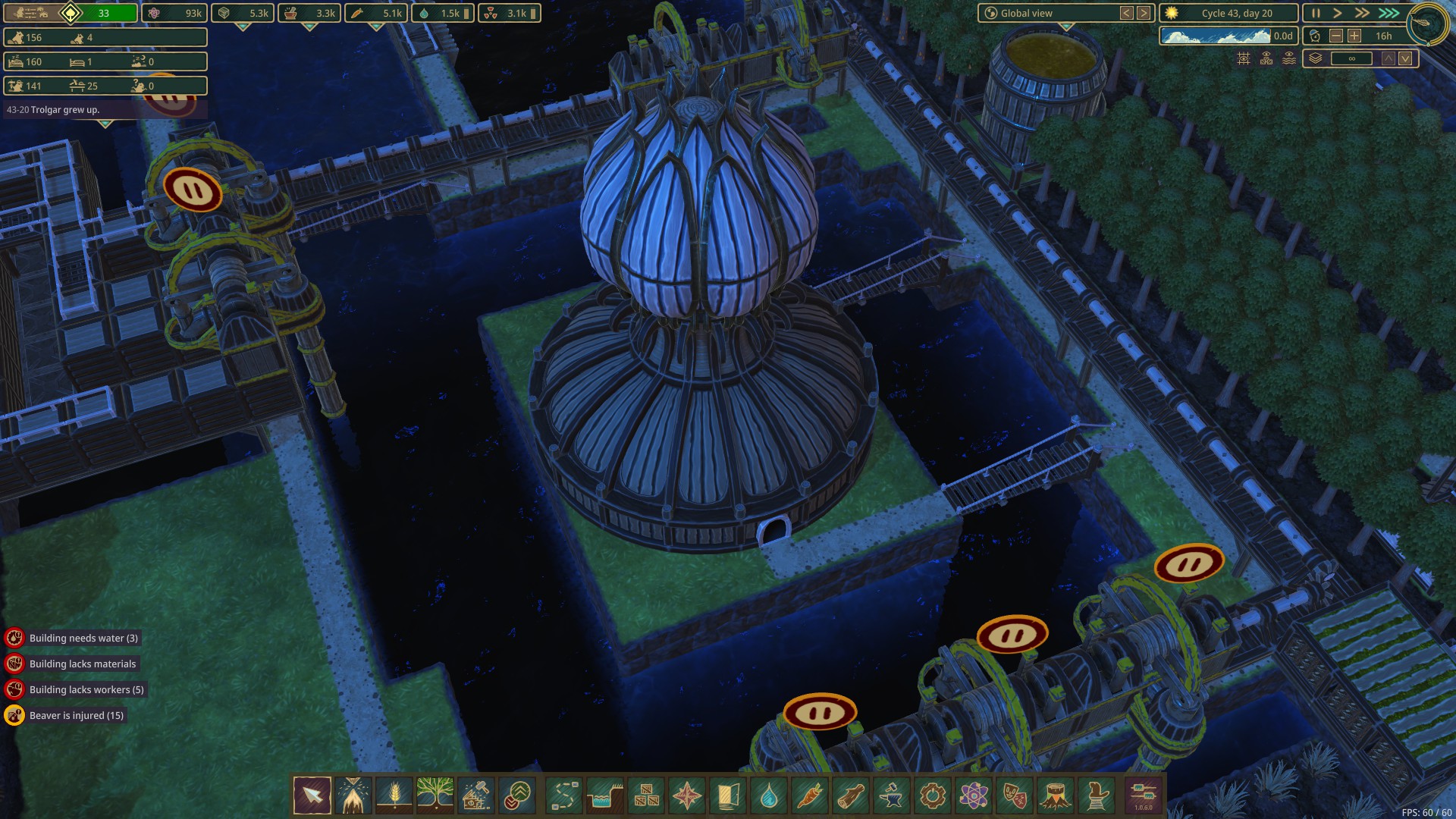Set game to double speed arrows
1456x819 pixels.
click(1362, 13)
